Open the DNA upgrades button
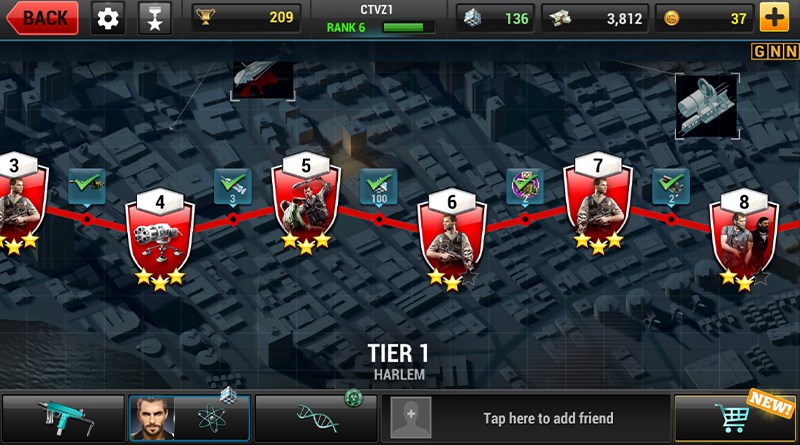 tap(315, 417)
